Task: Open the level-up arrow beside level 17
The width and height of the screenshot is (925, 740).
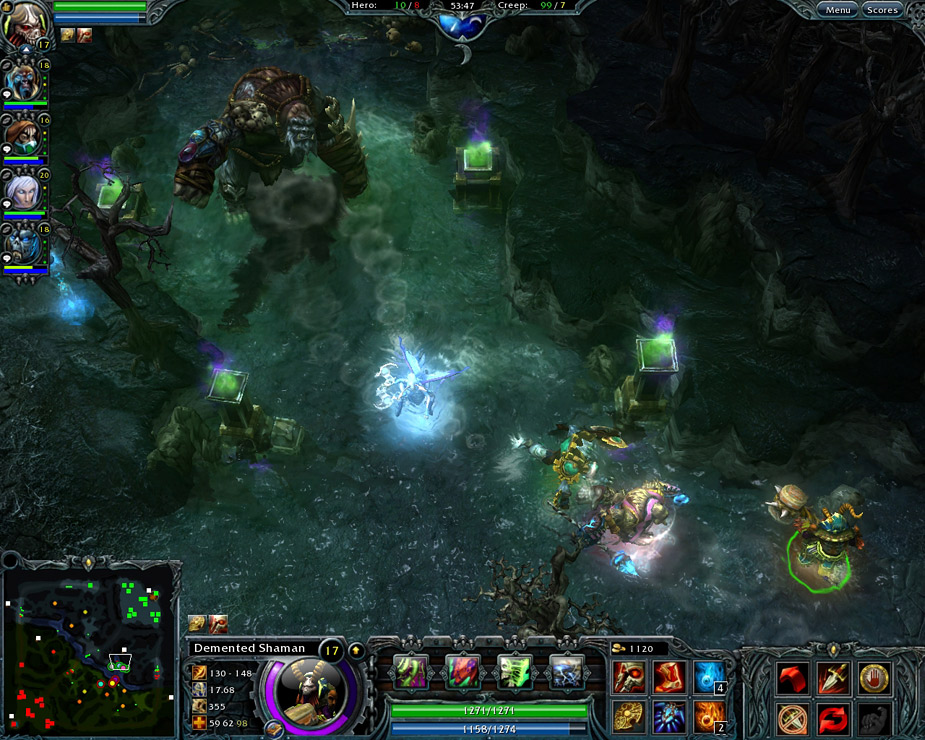Action: click(x=356, y=650)
